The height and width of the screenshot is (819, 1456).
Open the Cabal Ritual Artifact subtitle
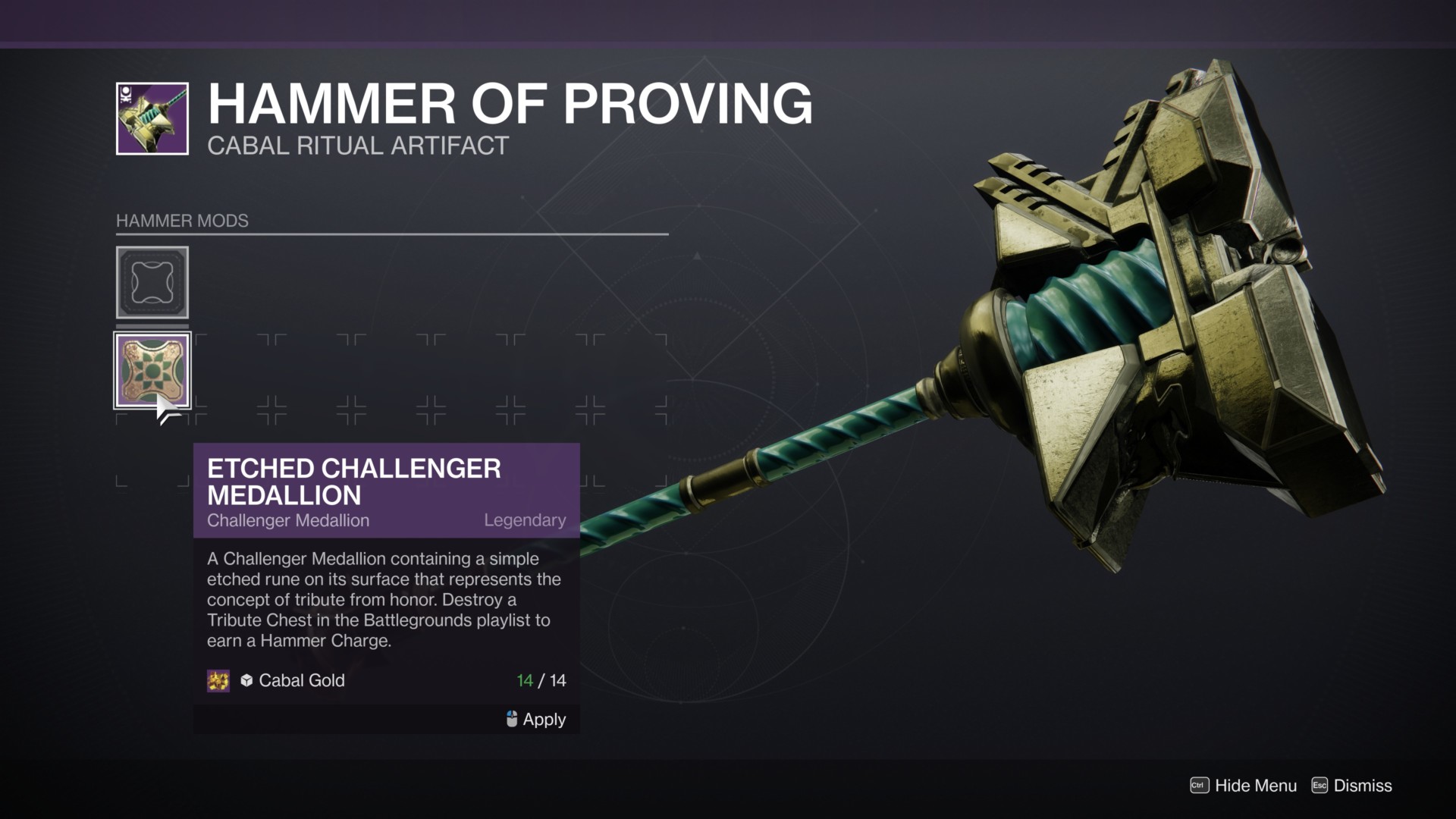pos(356,145)
